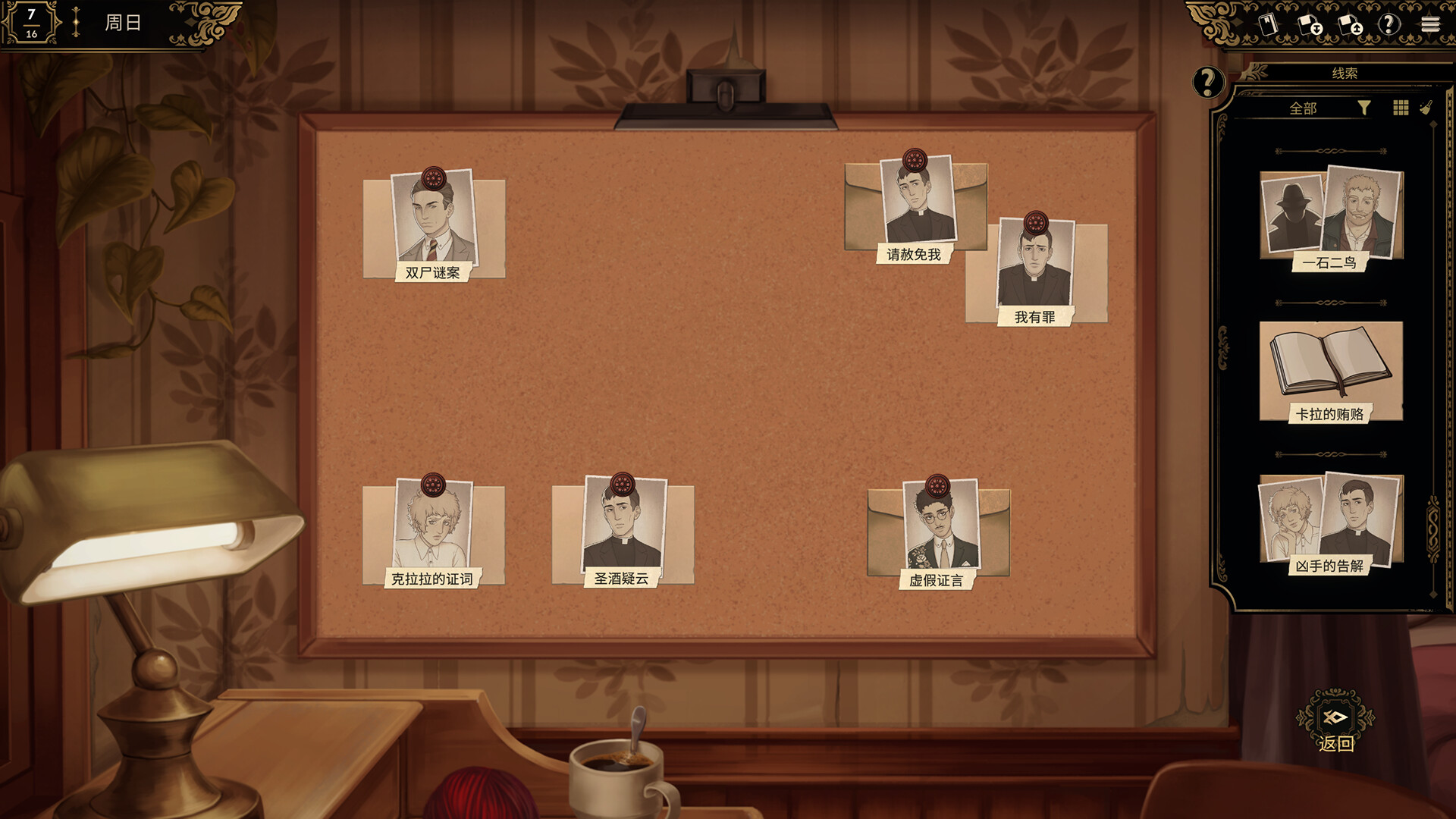Click the save game floppy icon

(x=1310, y=24)
